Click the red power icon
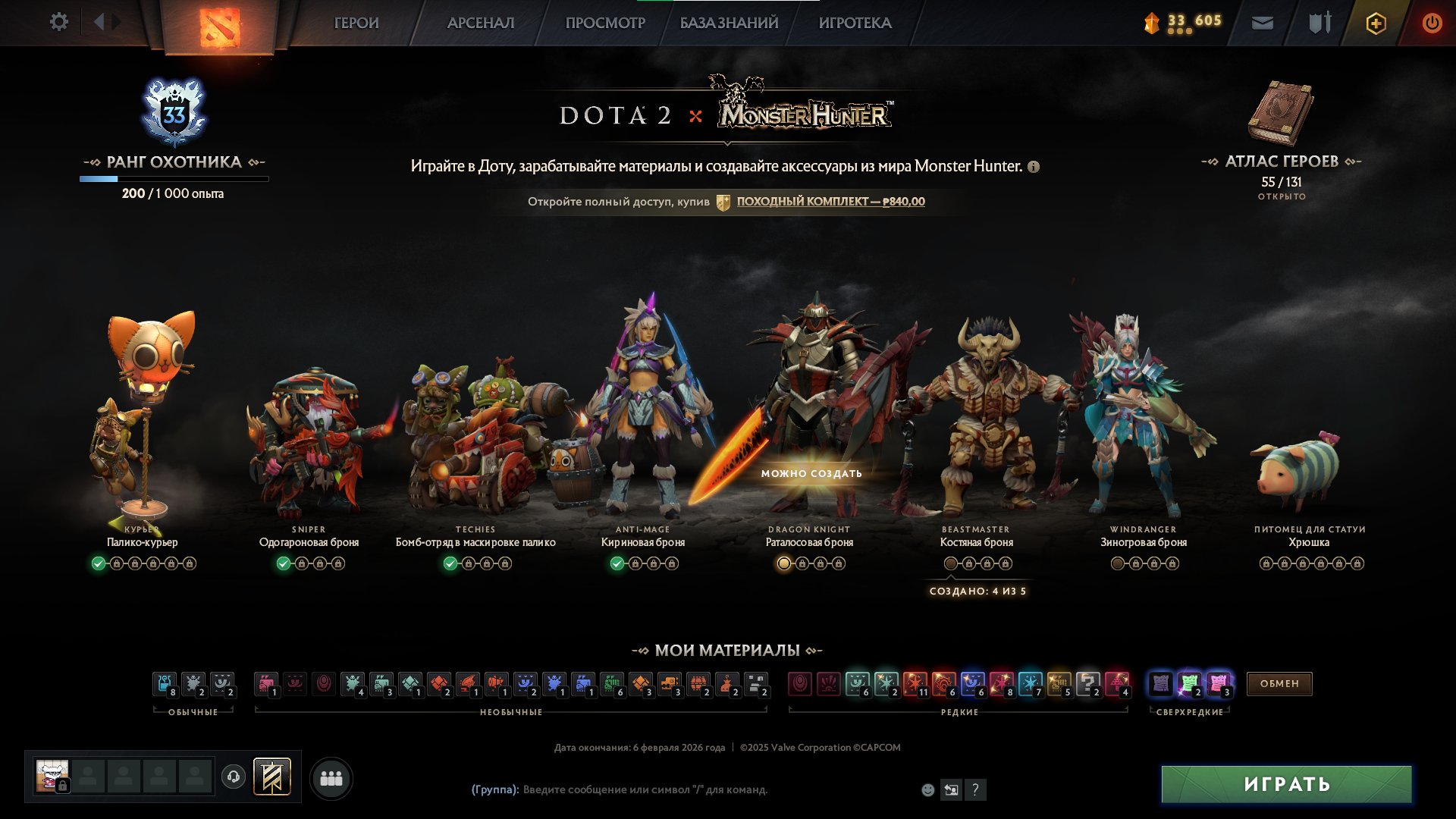The height and width of the screenshot is (819, 1456). coord(1432,22)
